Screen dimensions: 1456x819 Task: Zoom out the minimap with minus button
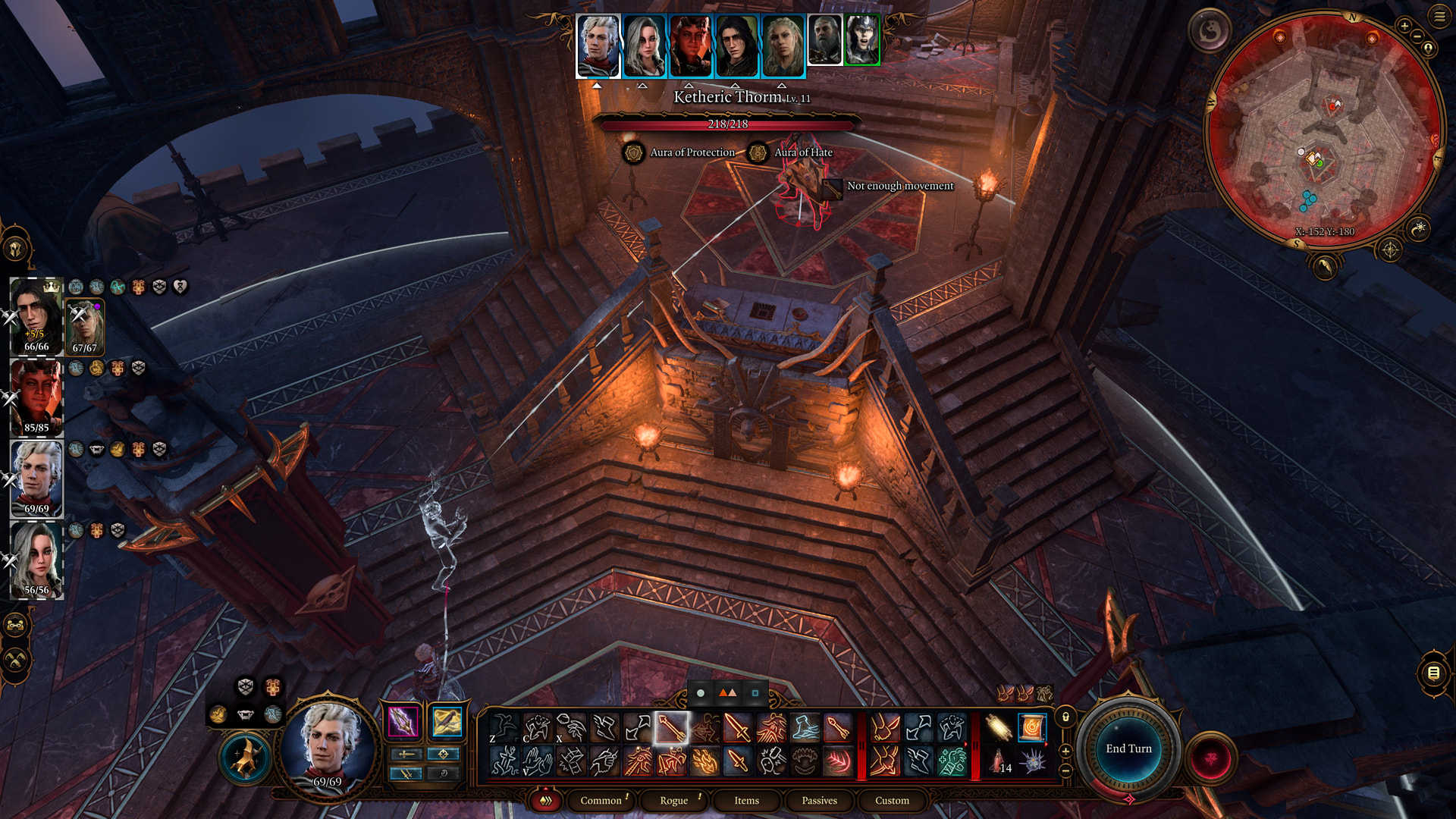[x=1417, y=36]
